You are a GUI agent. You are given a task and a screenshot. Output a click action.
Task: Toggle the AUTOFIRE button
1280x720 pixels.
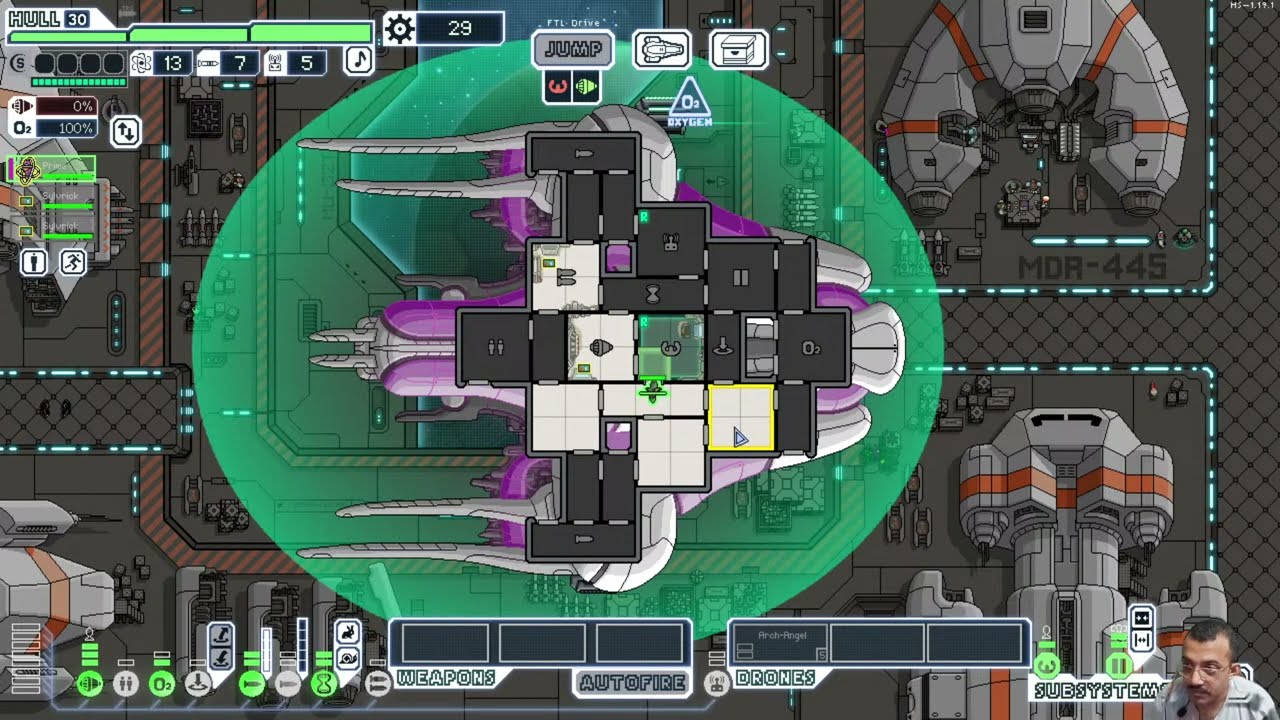click(x=631, y=682)
